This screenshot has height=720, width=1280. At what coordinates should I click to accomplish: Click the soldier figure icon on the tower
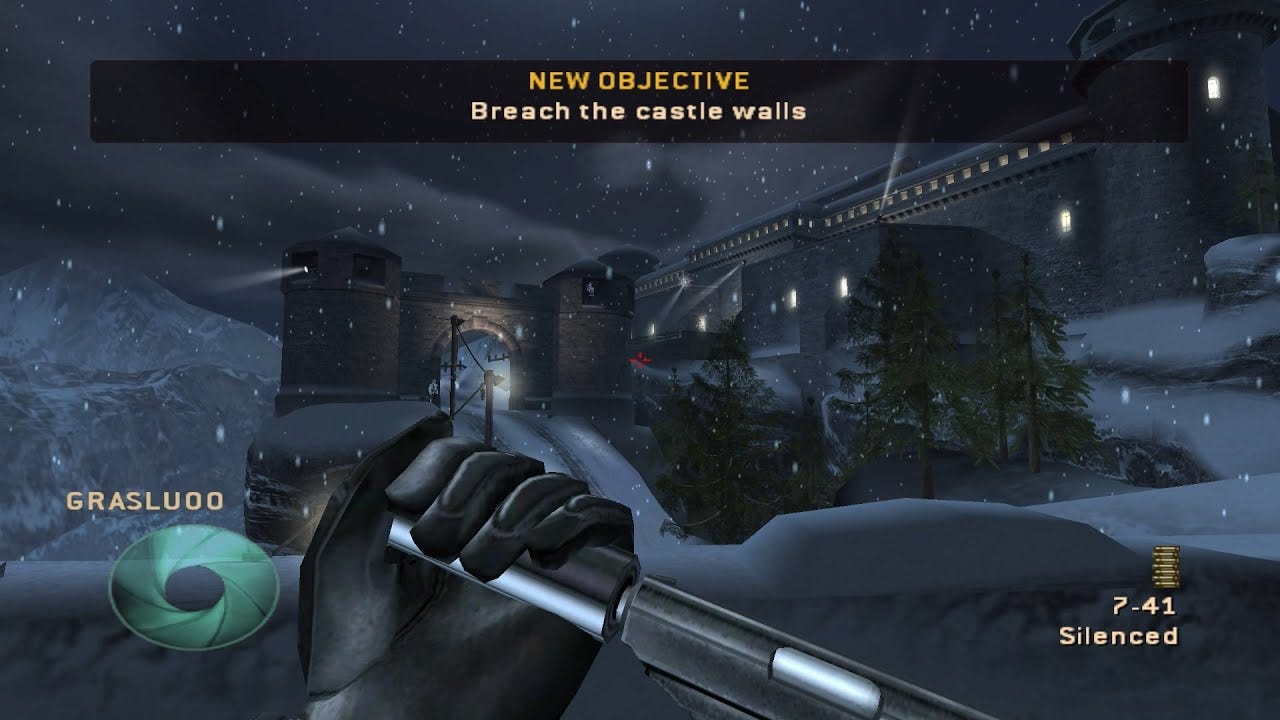point(590,288)
